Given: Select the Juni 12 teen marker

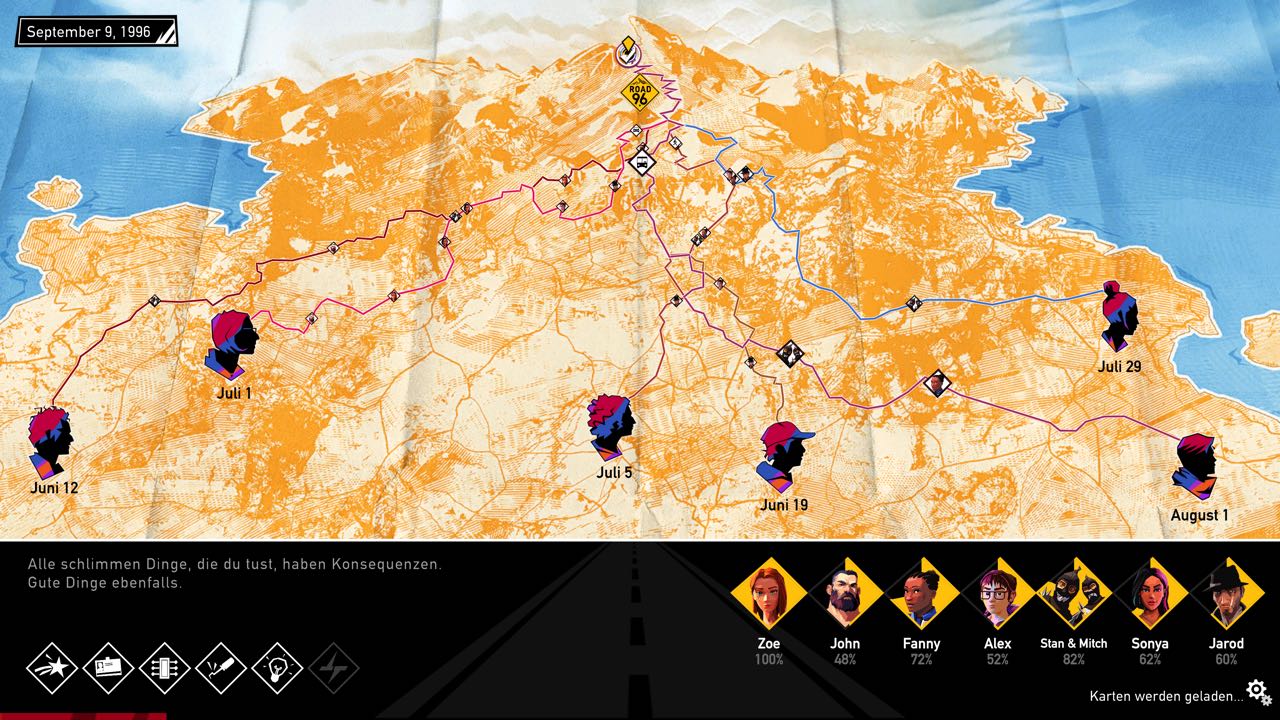Looking at the screenshot, I should click(x=51, y=442).
